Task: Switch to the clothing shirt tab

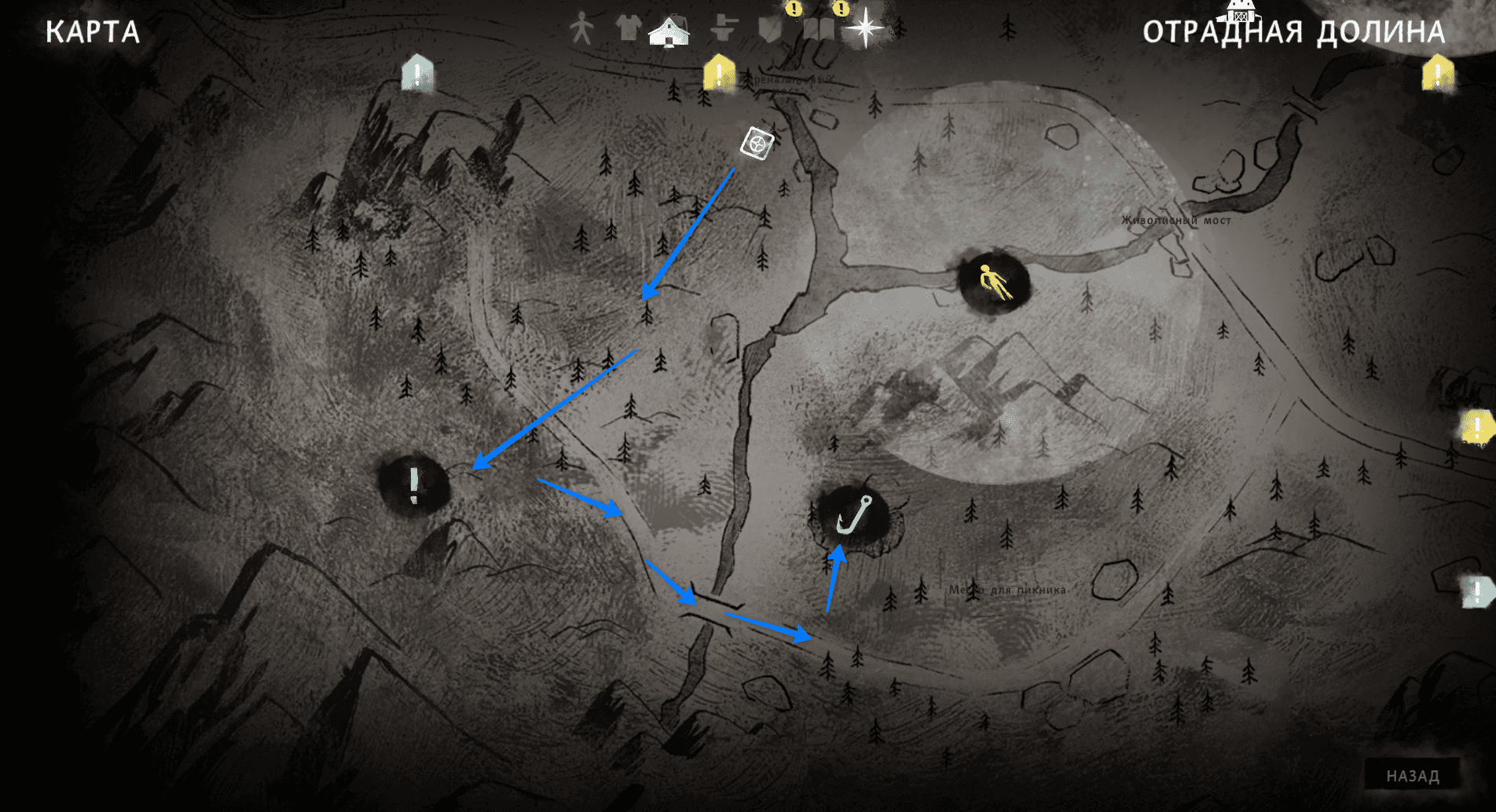Action: click(627, 28)
